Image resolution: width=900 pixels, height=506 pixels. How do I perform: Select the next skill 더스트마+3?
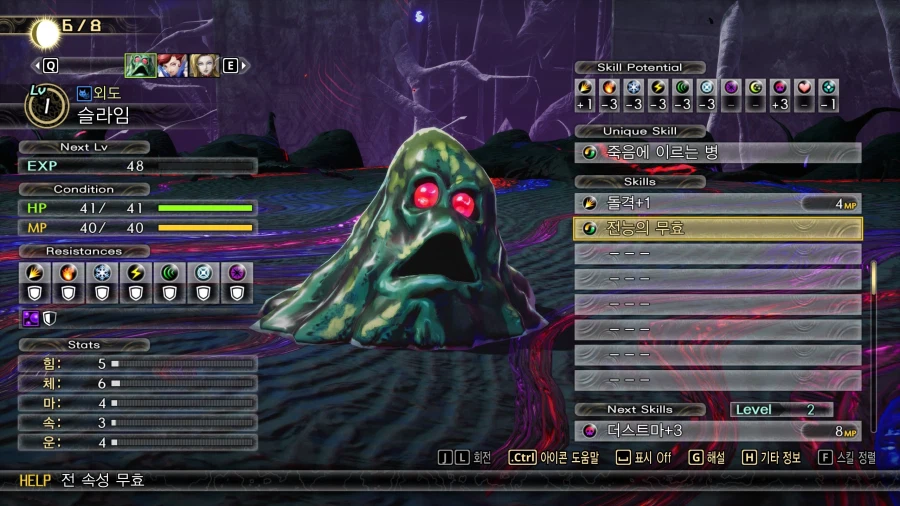point(717,431)
